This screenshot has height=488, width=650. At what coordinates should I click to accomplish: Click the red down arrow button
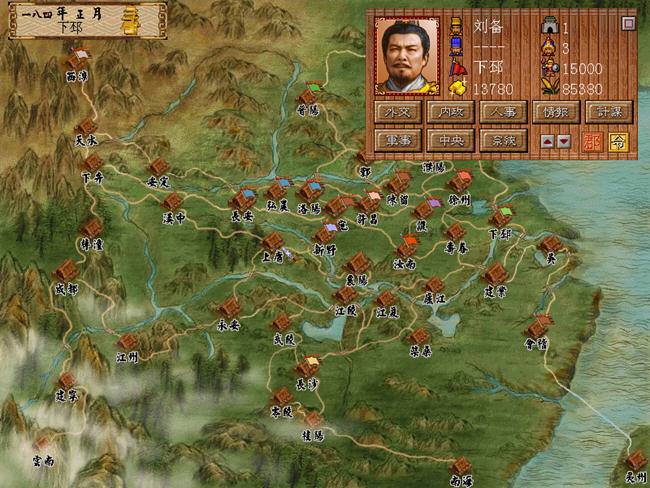pos(564,142)
